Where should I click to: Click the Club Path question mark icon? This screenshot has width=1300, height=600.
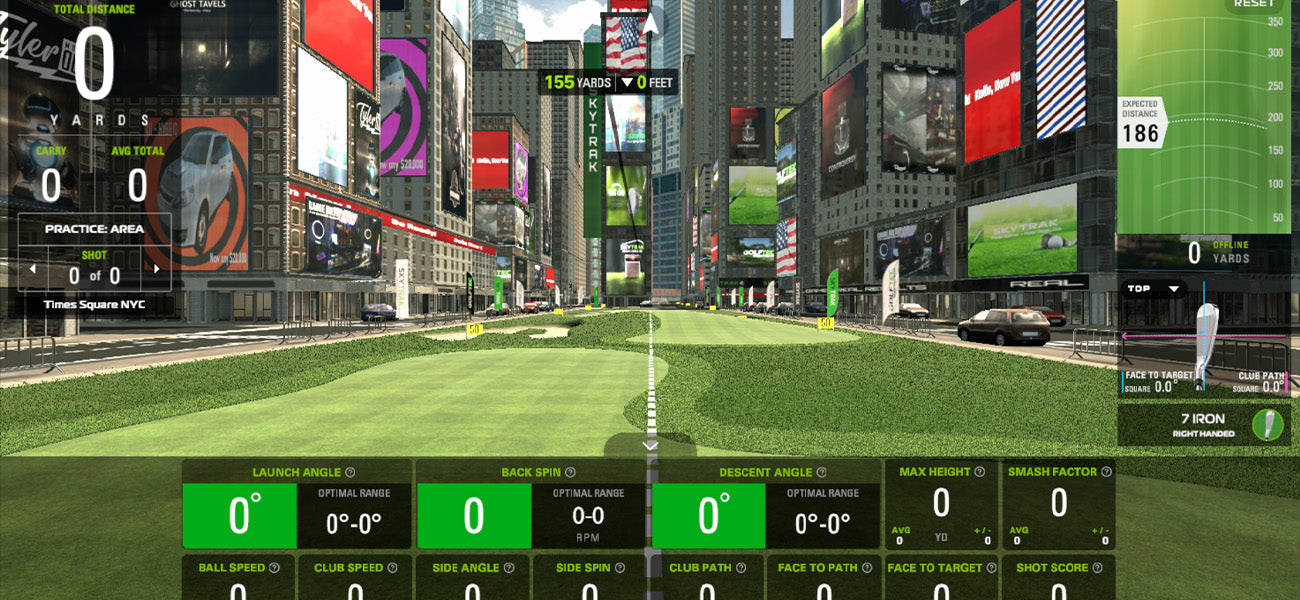pyautogui.click(x=741, y=568)
